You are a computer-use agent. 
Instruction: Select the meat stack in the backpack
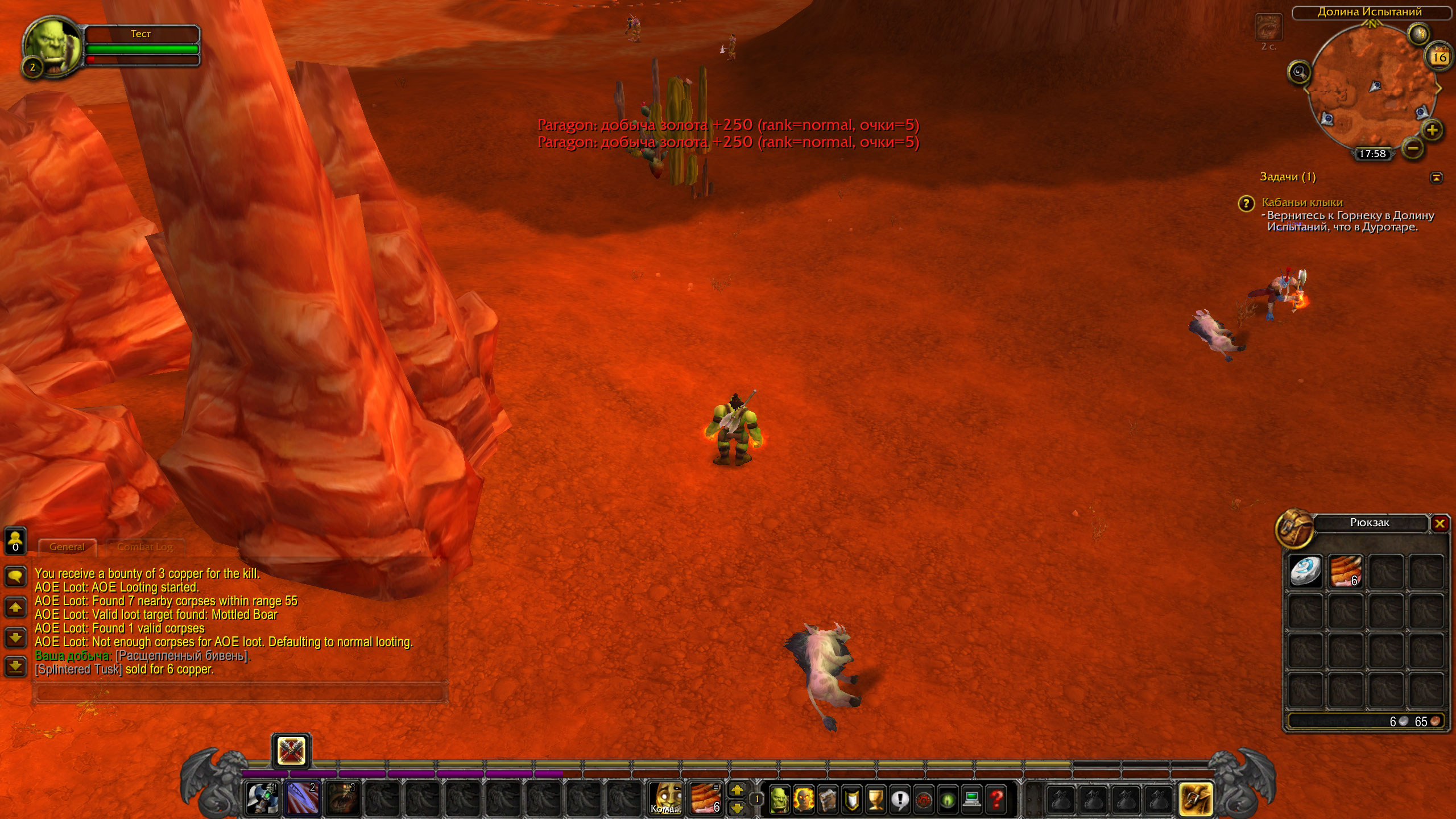[x=1346, y=571]
